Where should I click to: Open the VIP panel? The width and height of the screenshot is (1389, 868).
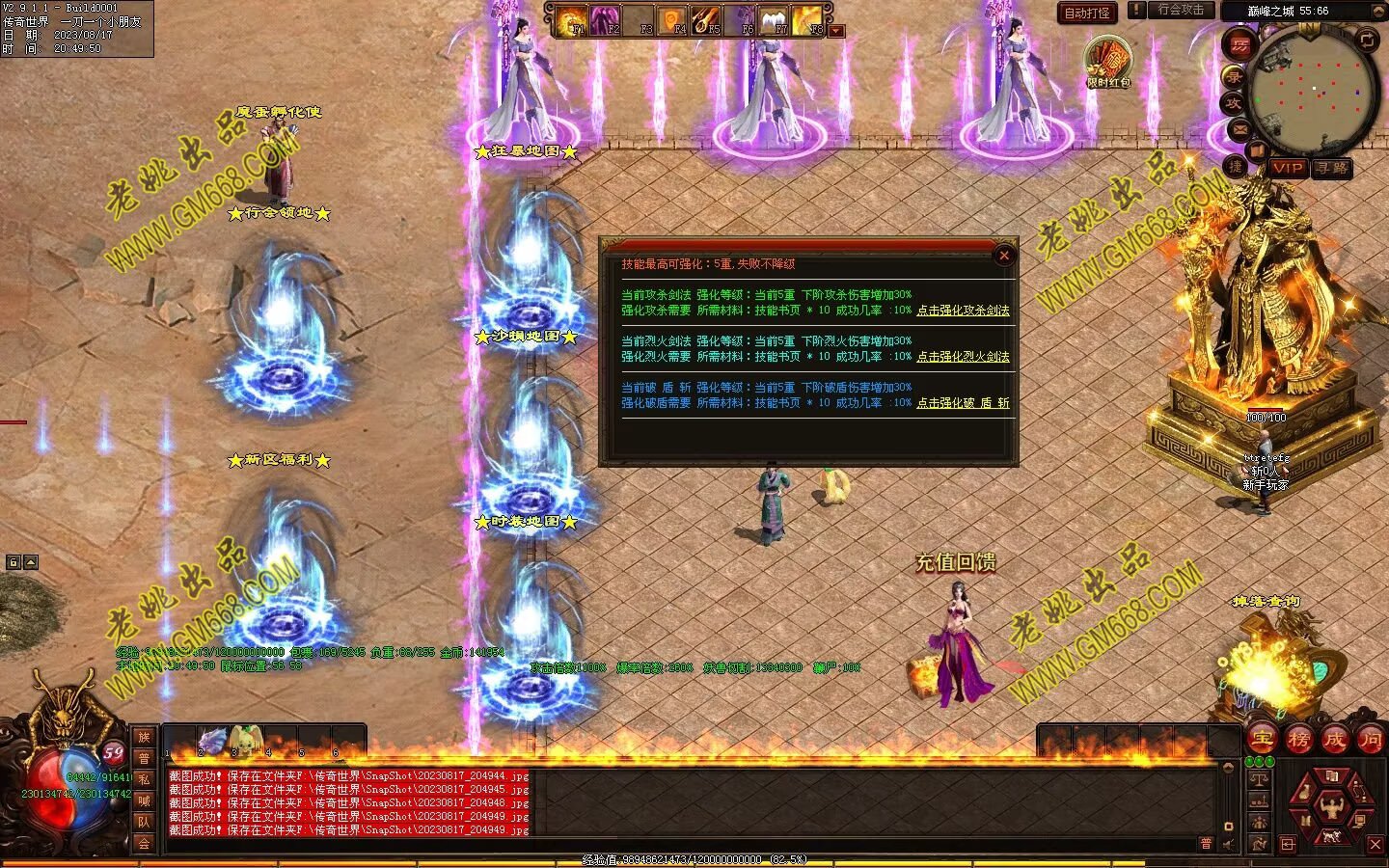coord(1287,168)
